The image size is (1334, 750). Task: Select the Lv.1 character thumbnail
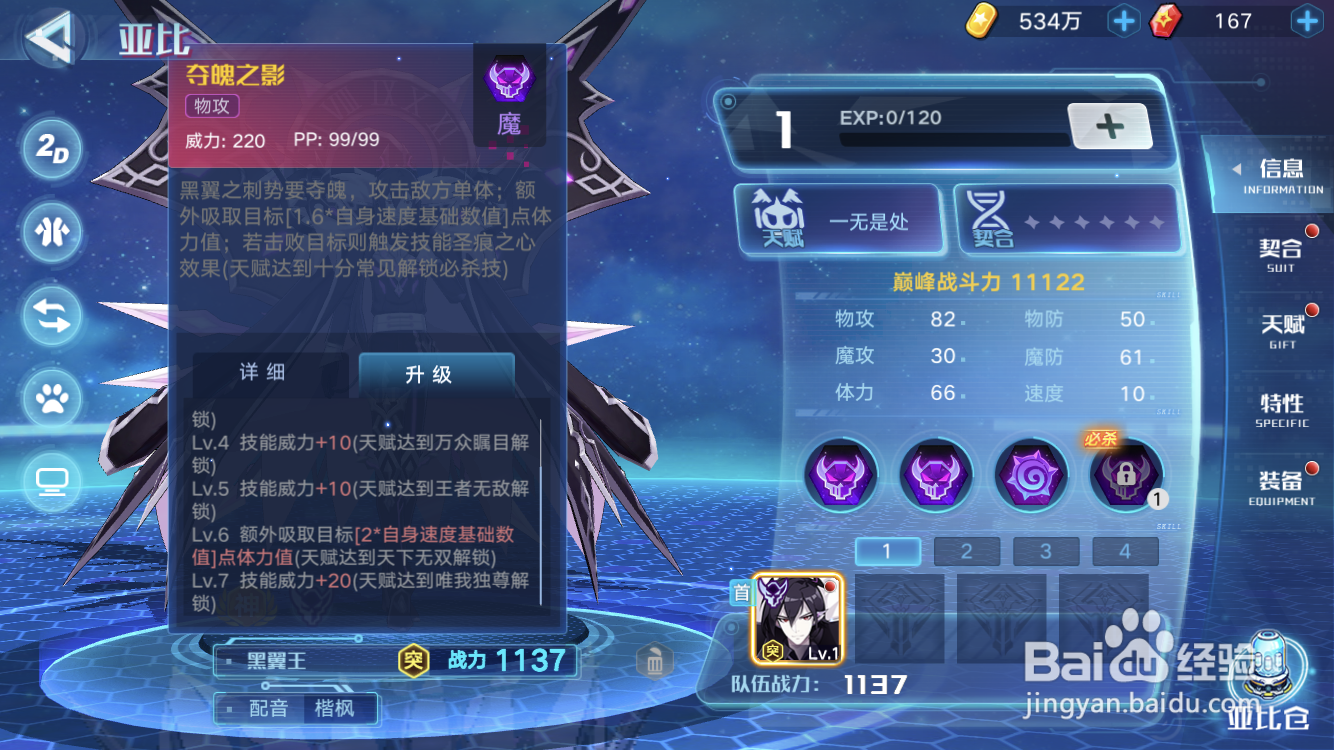(x=800, y=617)
